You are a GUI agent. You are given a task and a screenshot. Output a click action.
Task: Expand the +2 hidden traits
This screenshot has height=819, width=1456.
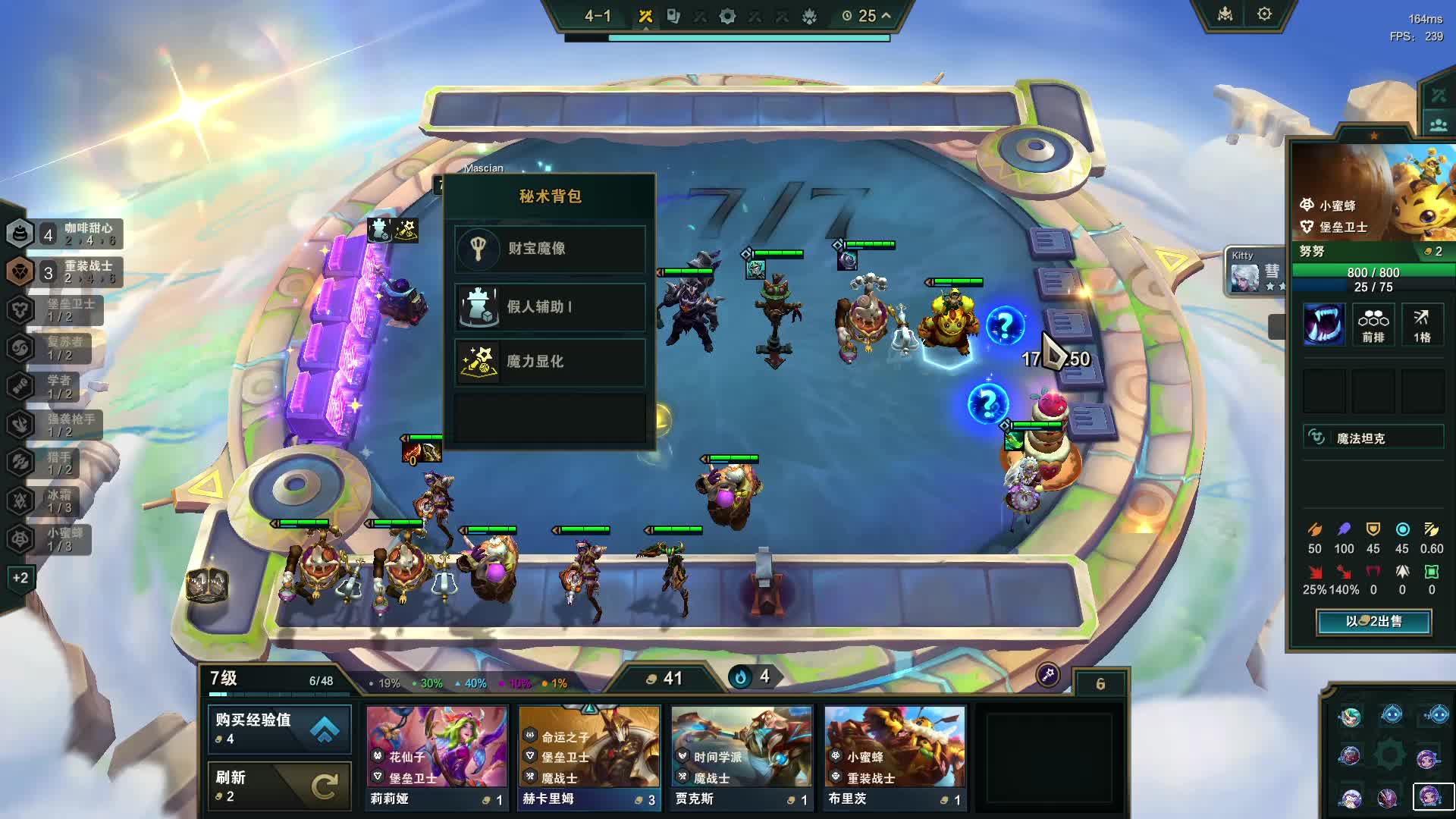coord(20,578)
